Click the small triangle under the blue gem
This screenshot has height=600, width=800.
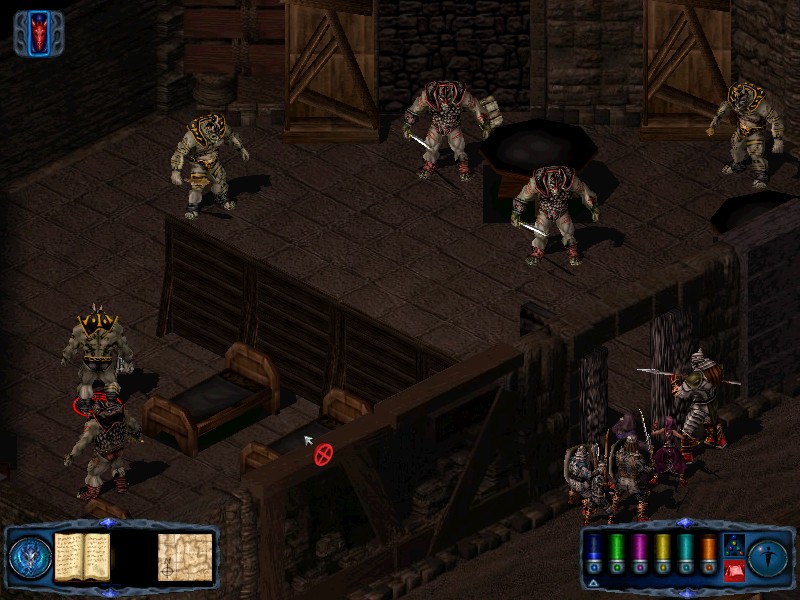point(594,581)
